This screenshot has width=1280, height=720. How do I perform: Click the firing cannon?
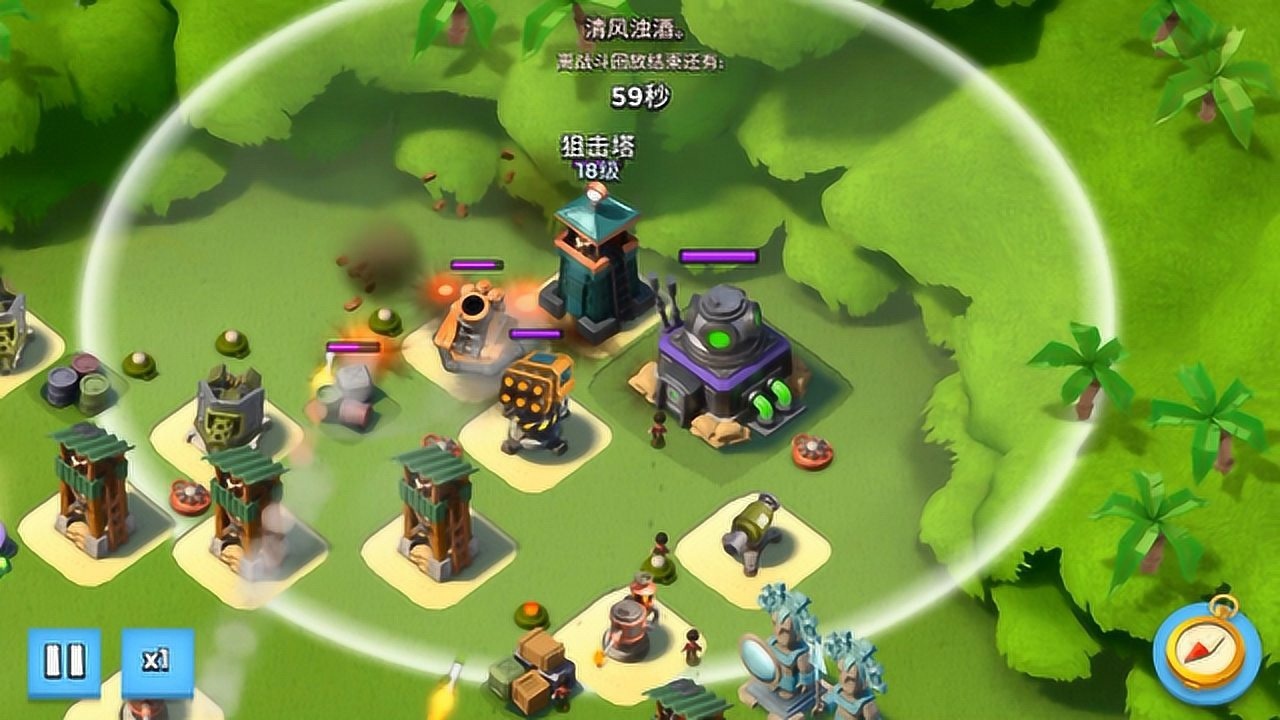(x=470, y=320)
